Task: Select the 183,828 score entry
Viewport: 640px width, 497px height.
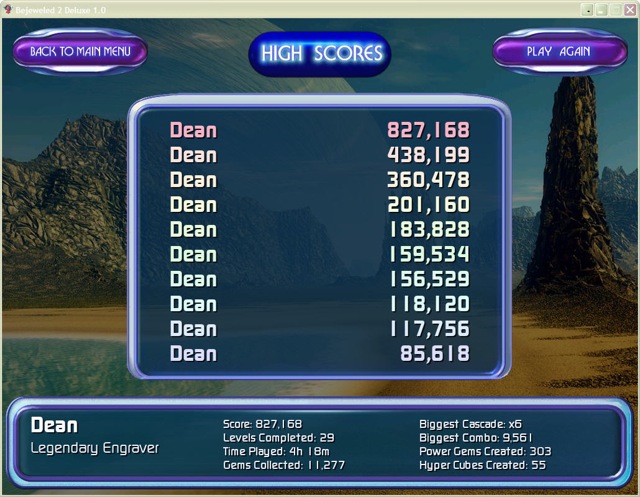Action: [x=319, y=230]
